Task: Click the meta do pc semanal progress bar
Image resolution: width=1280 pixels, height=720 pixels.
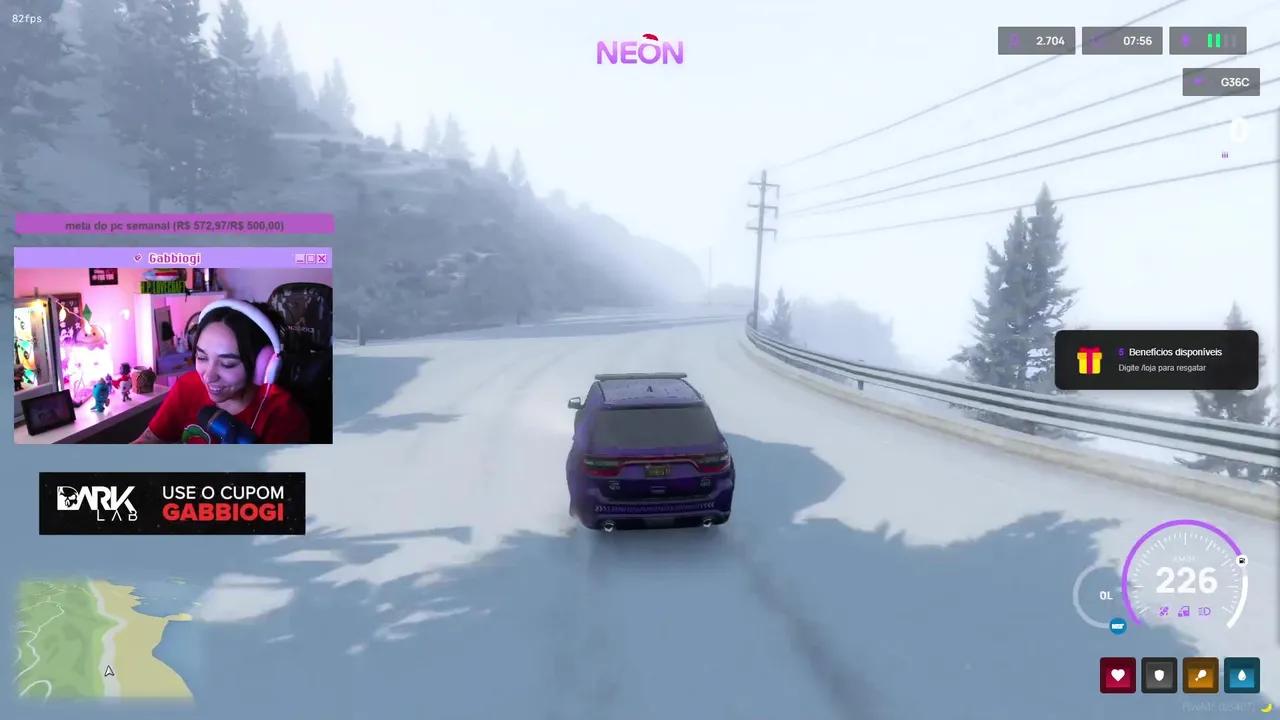Action: point(172,225)
